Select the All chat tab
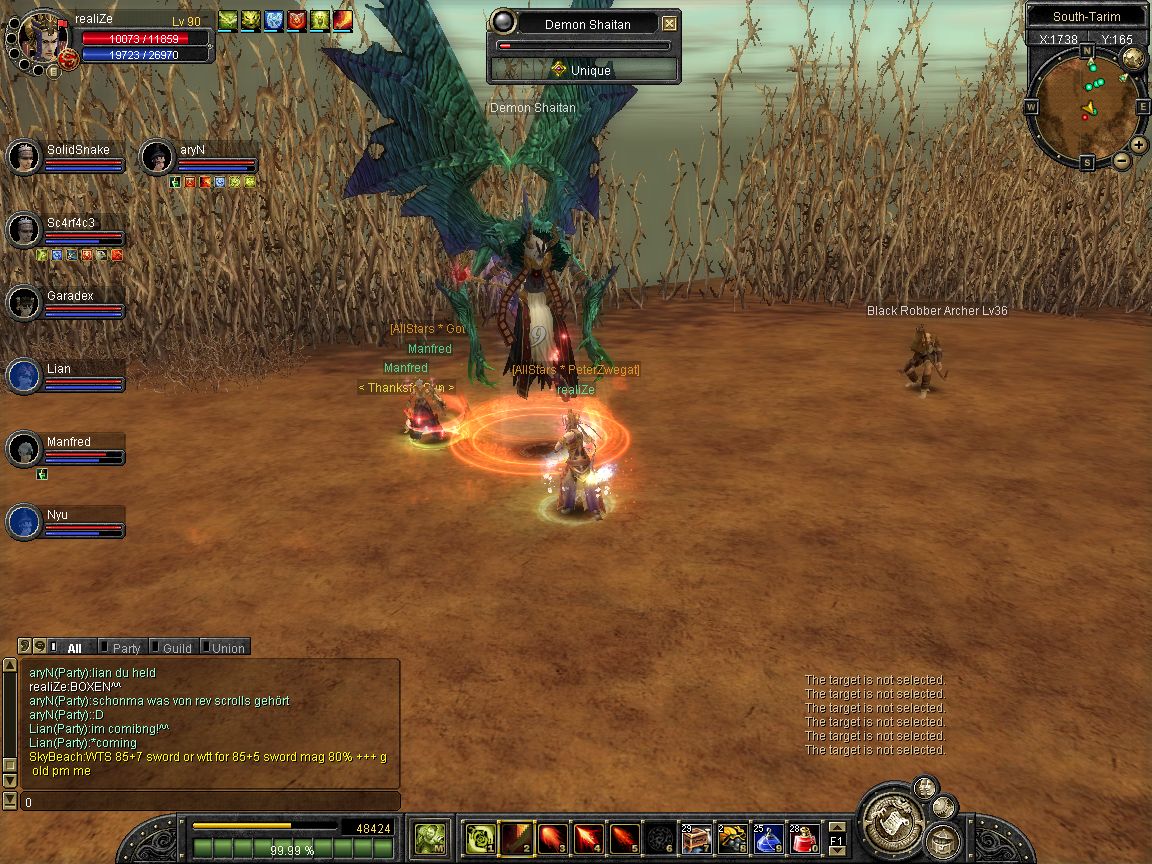 point(74,648)
